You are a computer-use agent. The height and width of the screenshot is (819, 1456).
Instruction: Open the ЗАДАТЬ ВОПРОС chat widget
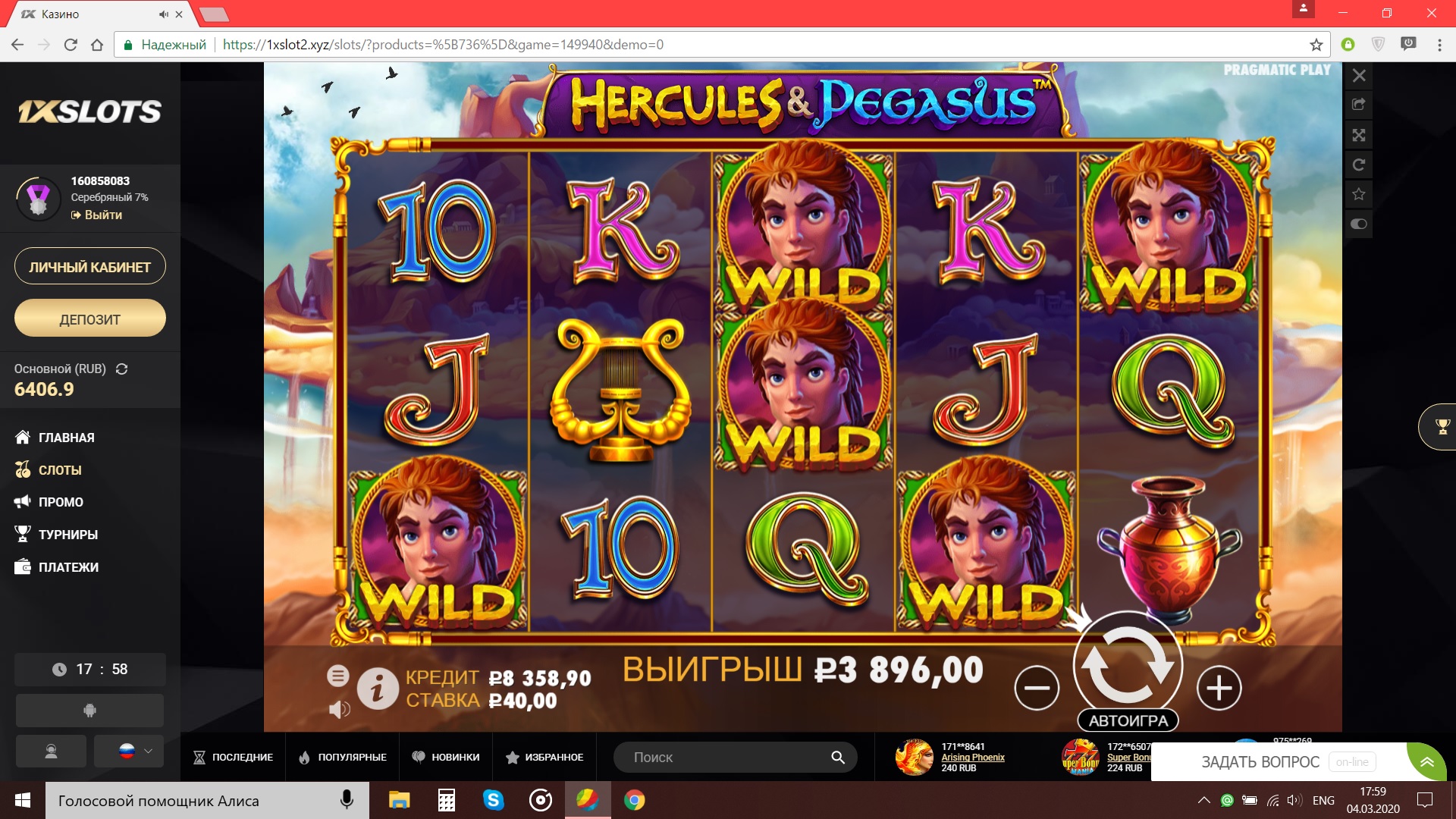coord(1260,762)
